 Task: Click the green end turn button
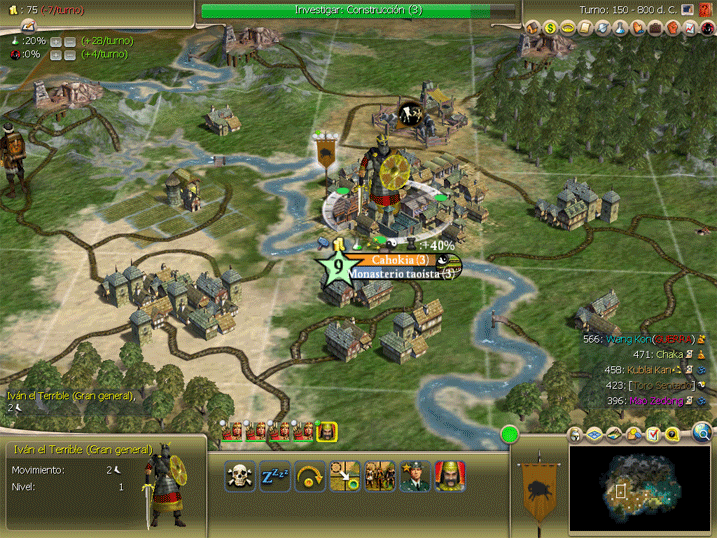pos(510,435)
